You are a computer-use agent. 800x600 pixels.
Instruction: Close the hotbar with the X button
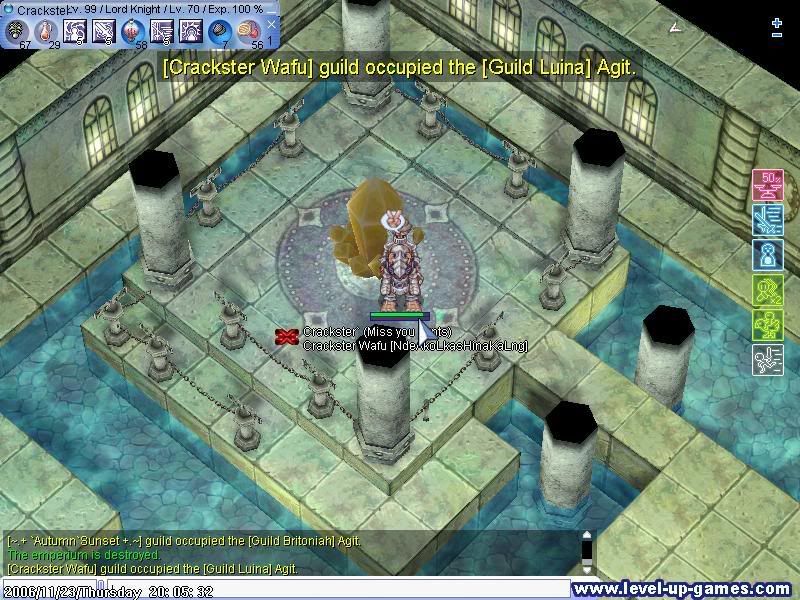coord(271,24)
